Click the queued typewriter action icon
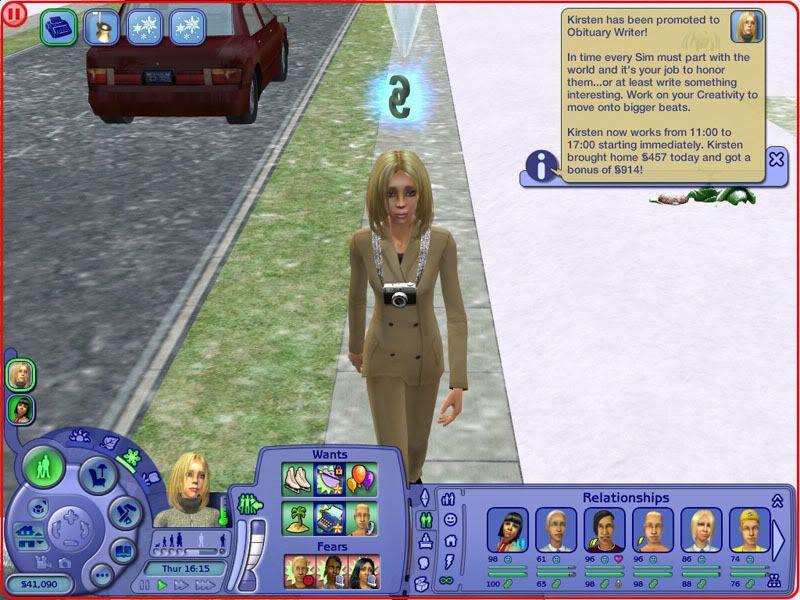 pos(59,28)
